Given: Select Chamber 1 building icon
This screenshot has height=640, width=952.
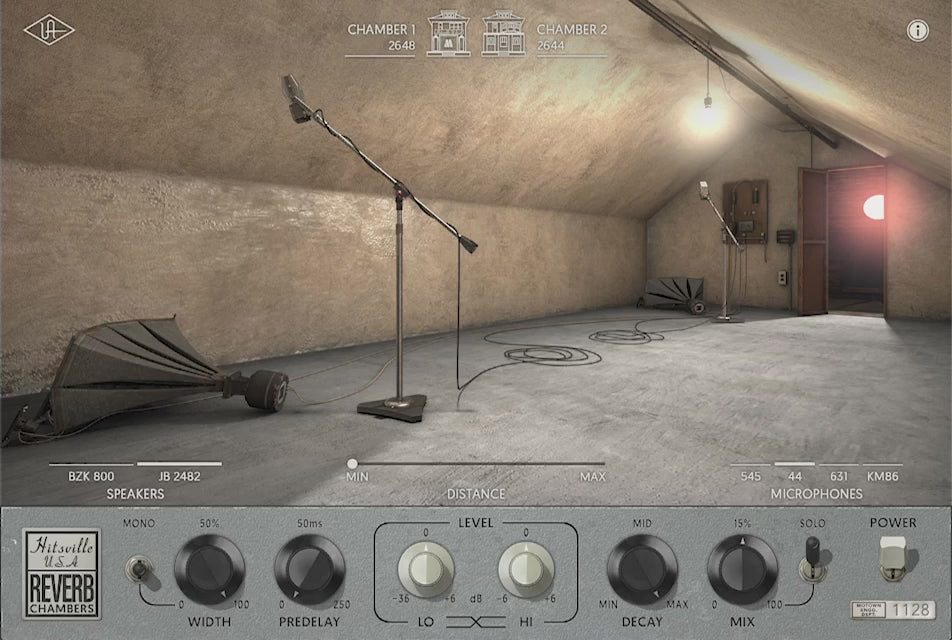Looking at the screenshot, I should (448, 33).
